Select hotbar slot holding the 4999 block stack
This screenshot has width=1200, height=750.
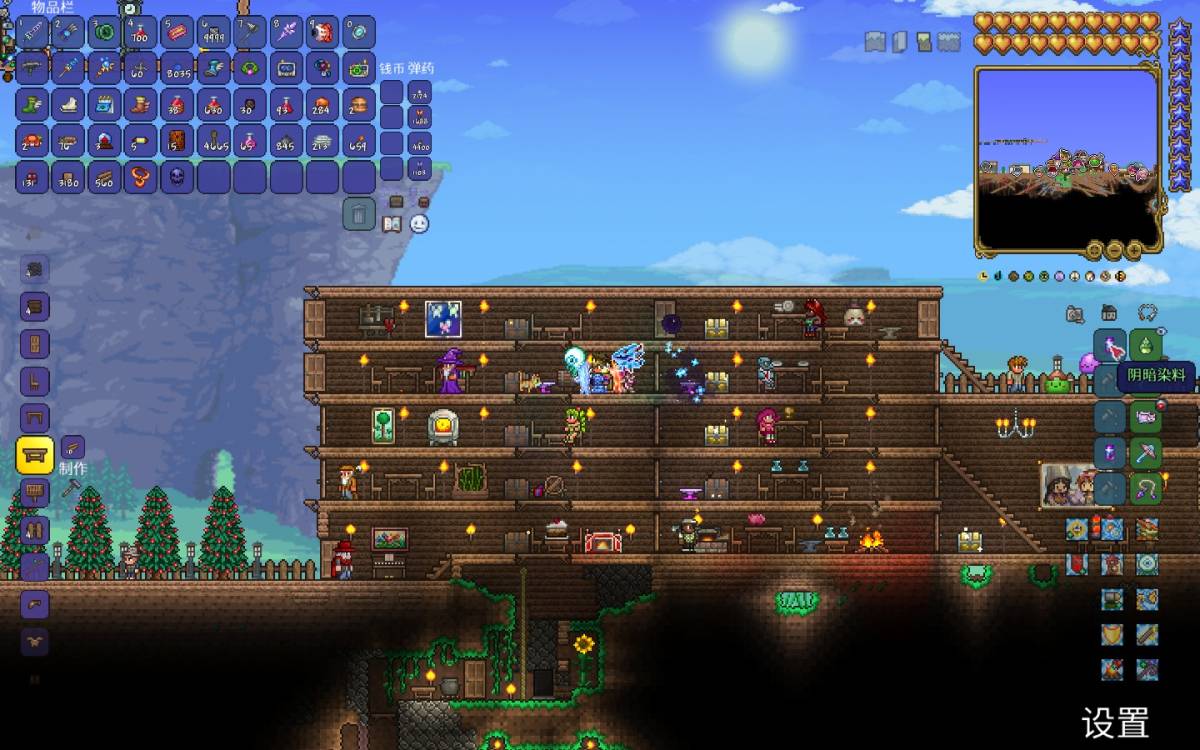point(213,33)
